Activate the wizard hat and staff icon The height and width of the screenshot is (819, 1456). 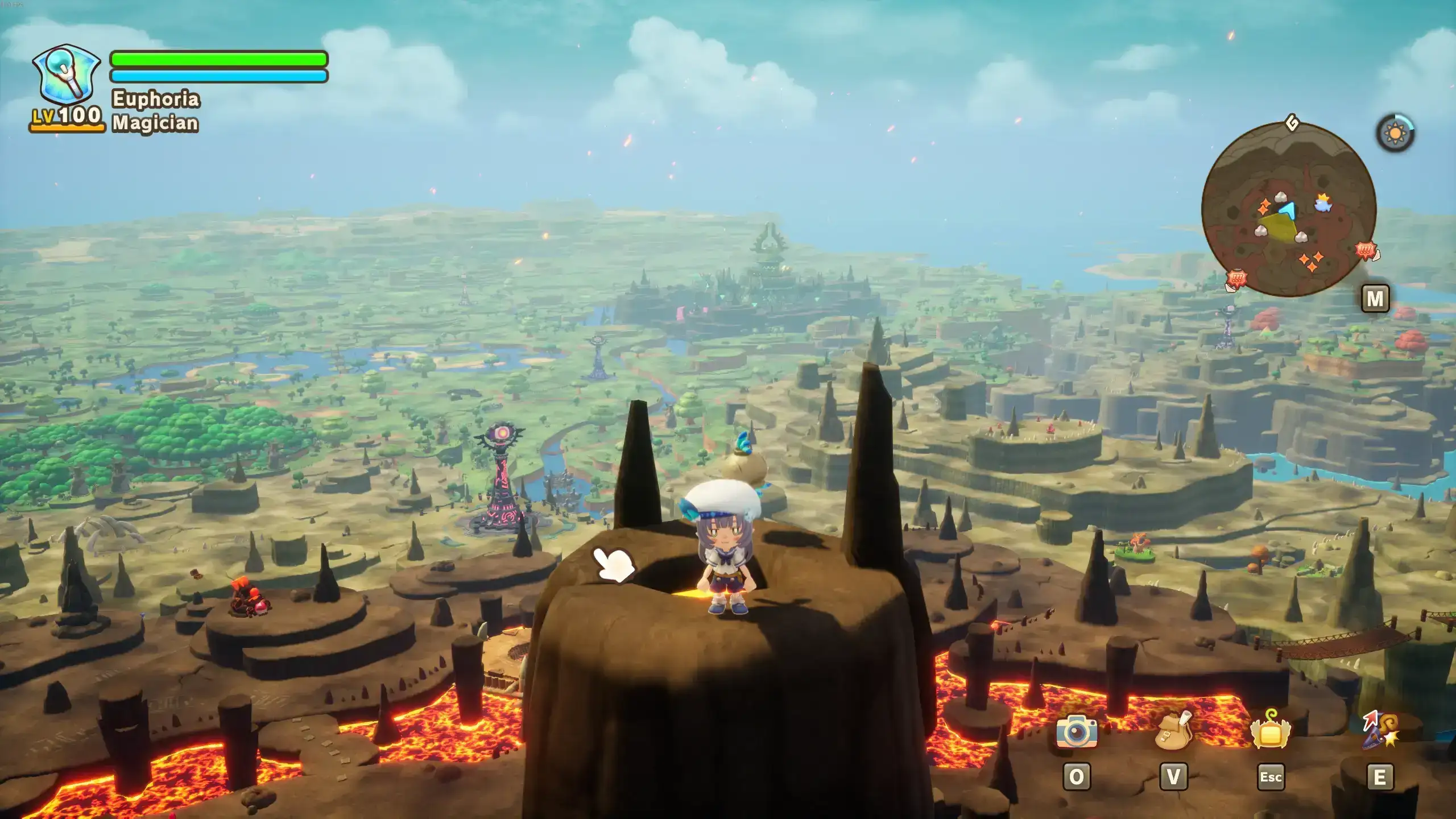coord(1380,730)
